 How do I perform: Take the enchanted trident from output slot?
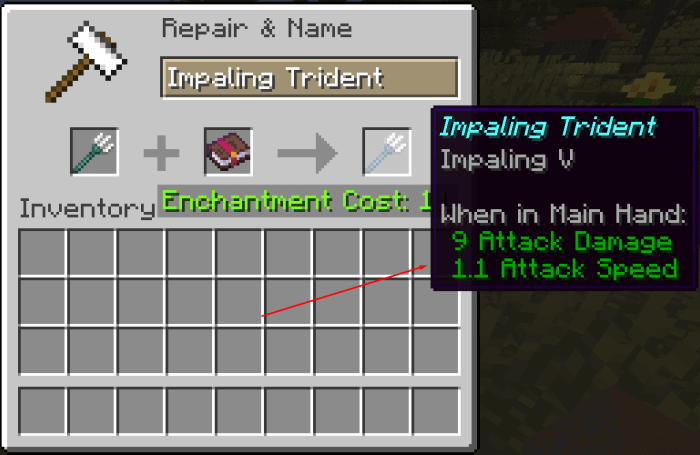coord(386,152)
